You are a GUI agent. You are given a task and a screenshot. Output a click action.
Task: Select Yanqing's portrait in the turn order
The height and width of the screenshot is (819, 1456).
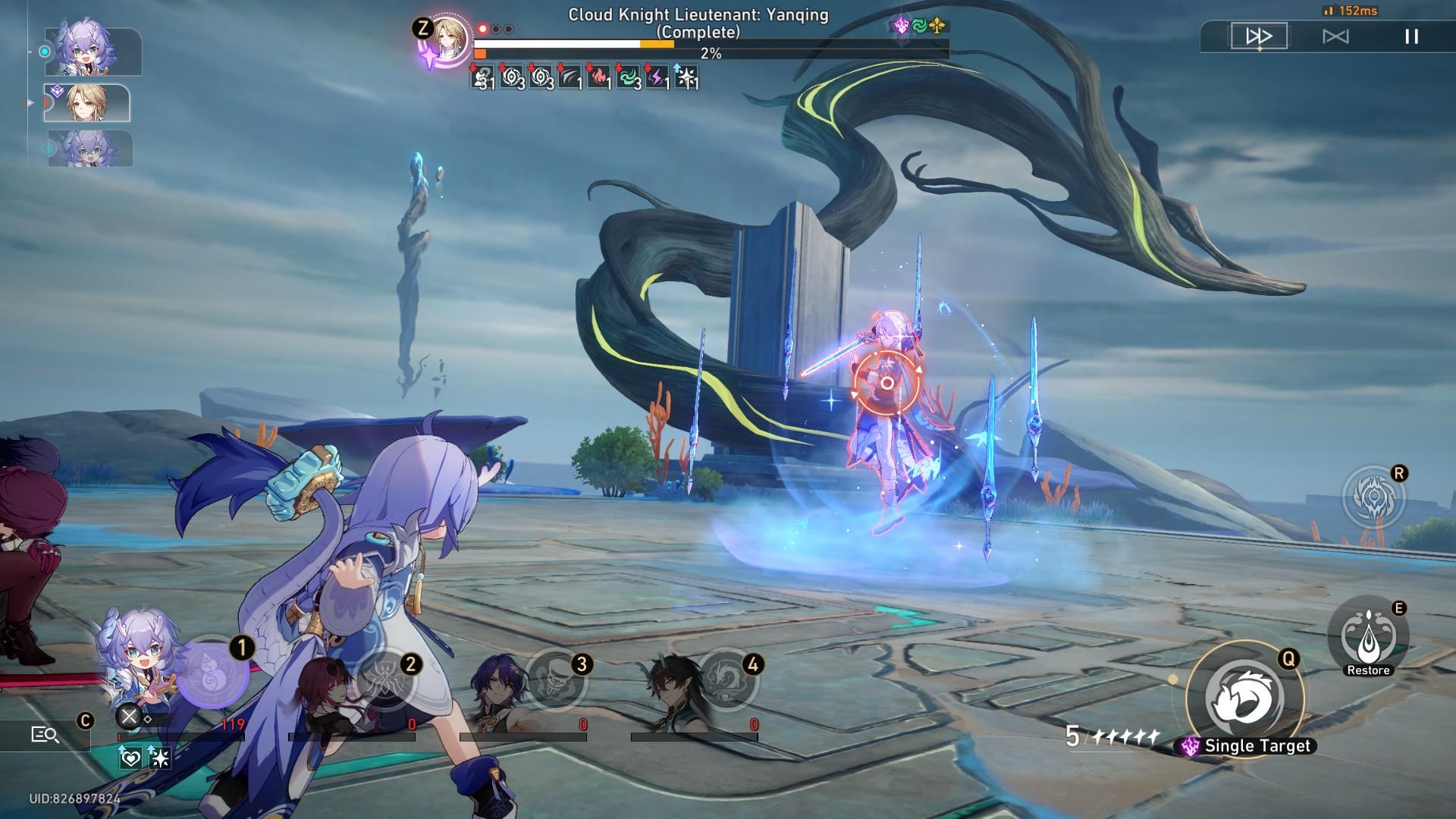click(x=86, y=103)
